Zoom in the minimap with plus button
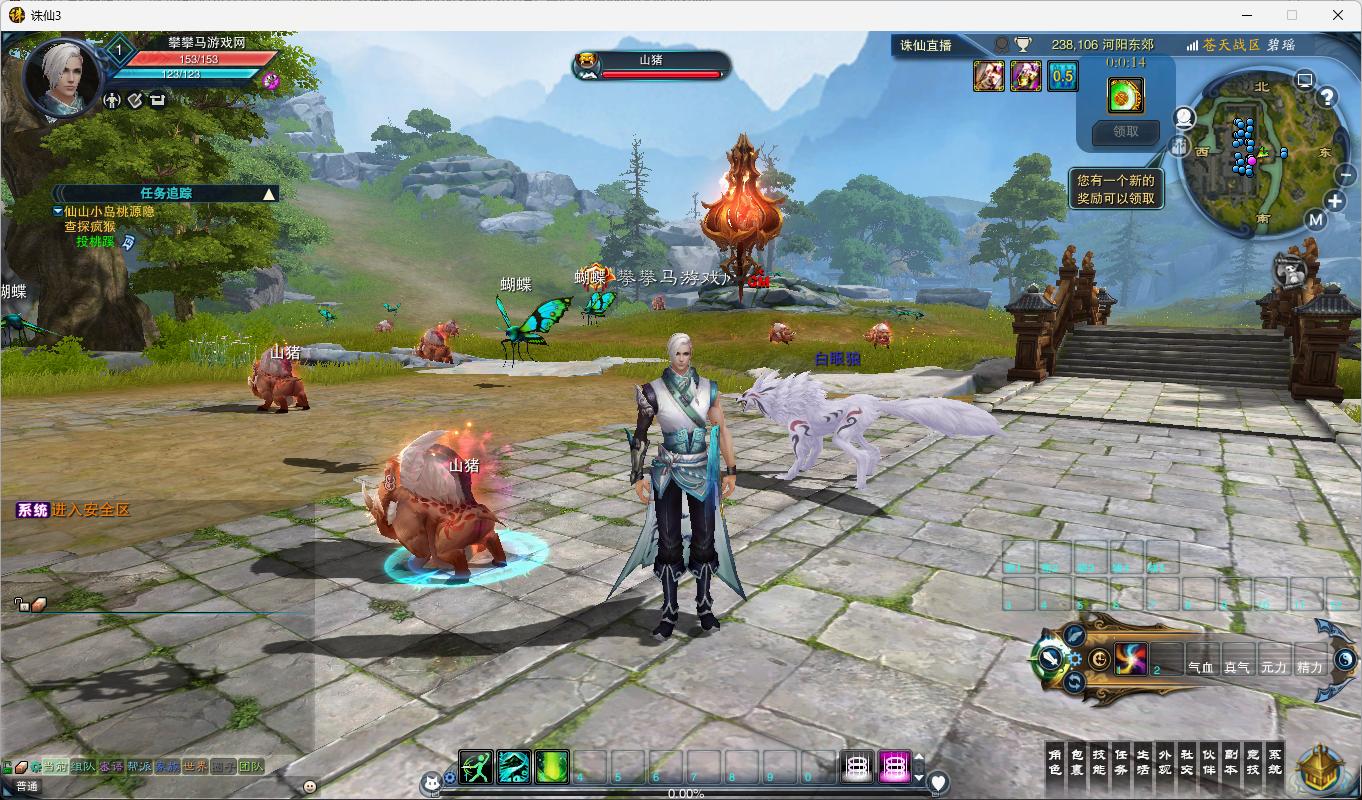The image size is (1362, 800). point(1334,201)
